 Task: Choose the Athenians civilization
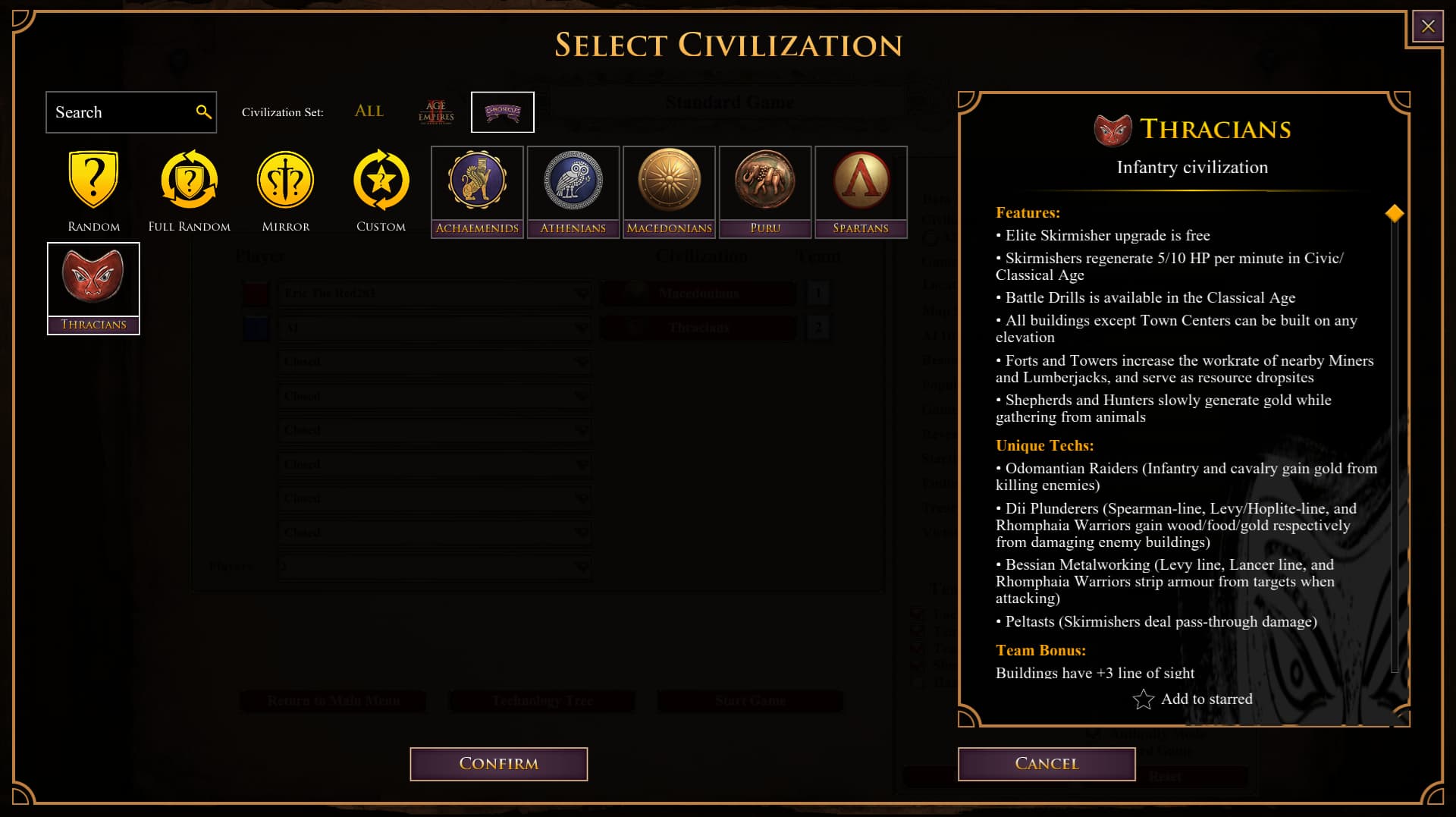pyautogui.click(x=573, y=191)
